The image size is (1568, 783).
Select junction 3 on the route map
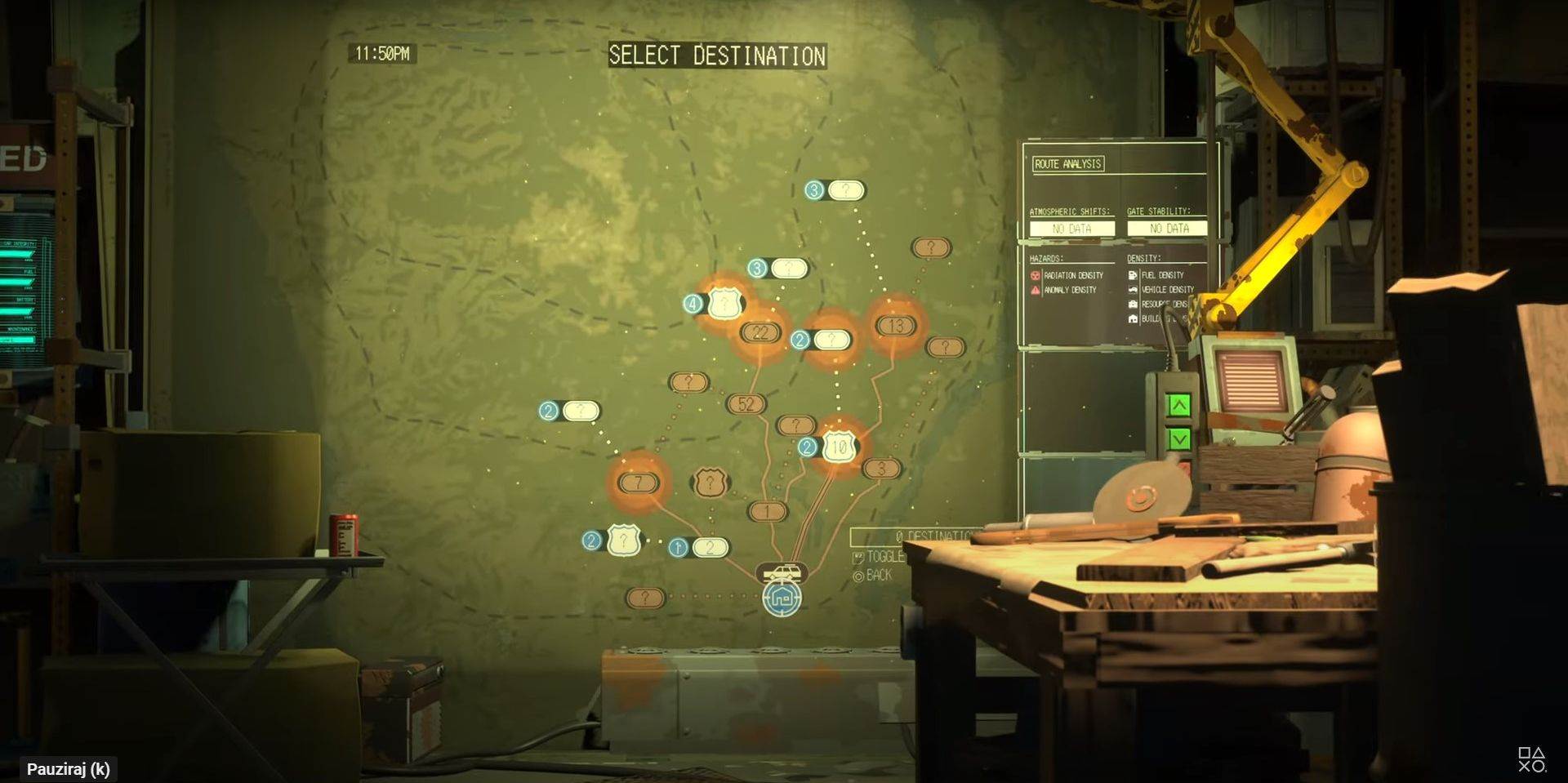(880, 469)
